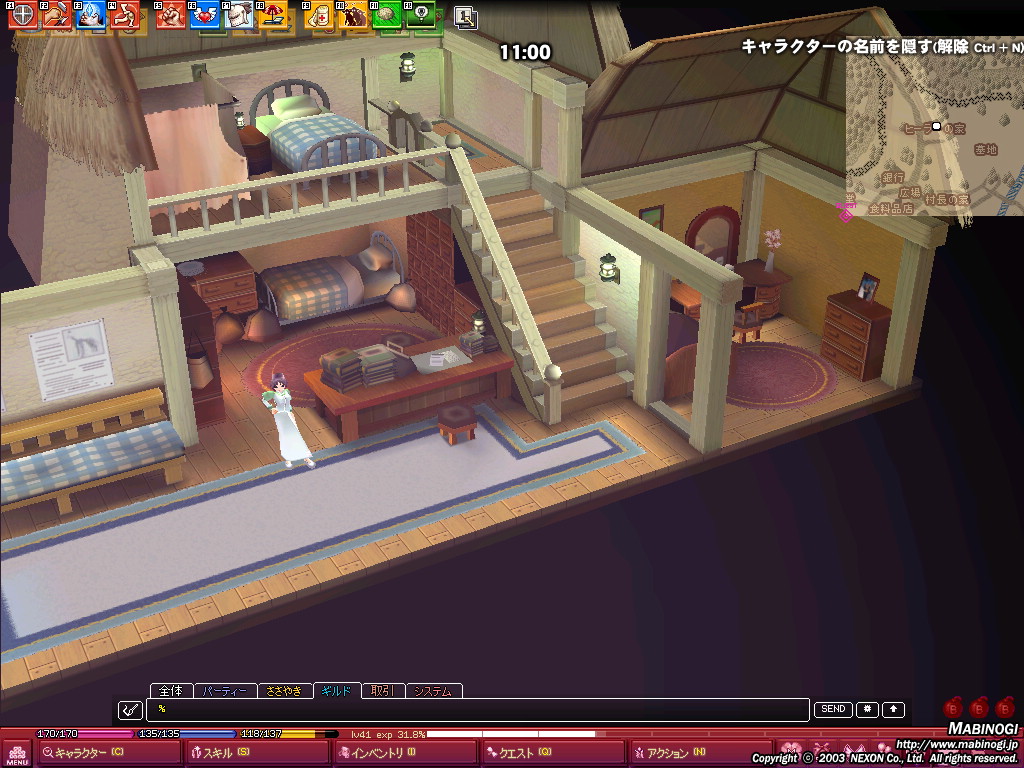This screenshot has width=1024, height=768.
Task: Click the SEND chat button
Action: [x=833, y=709]
